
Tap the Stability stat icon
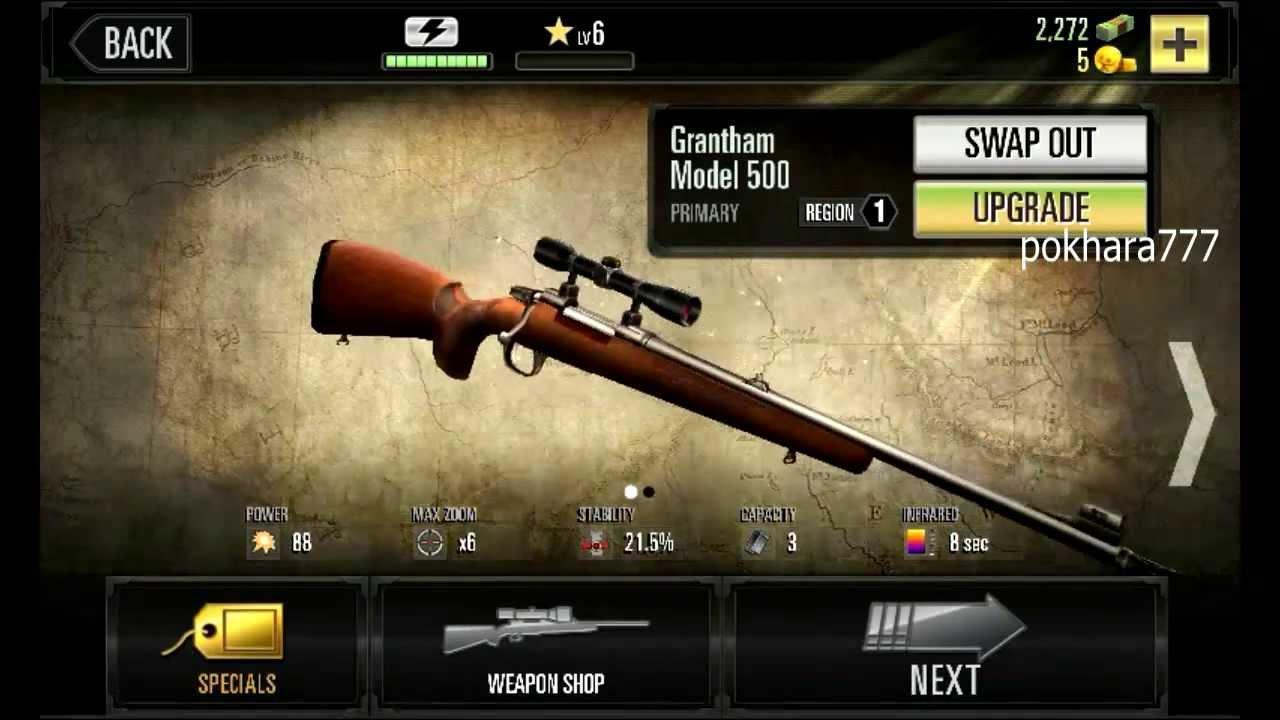click(x=594, y=545)
